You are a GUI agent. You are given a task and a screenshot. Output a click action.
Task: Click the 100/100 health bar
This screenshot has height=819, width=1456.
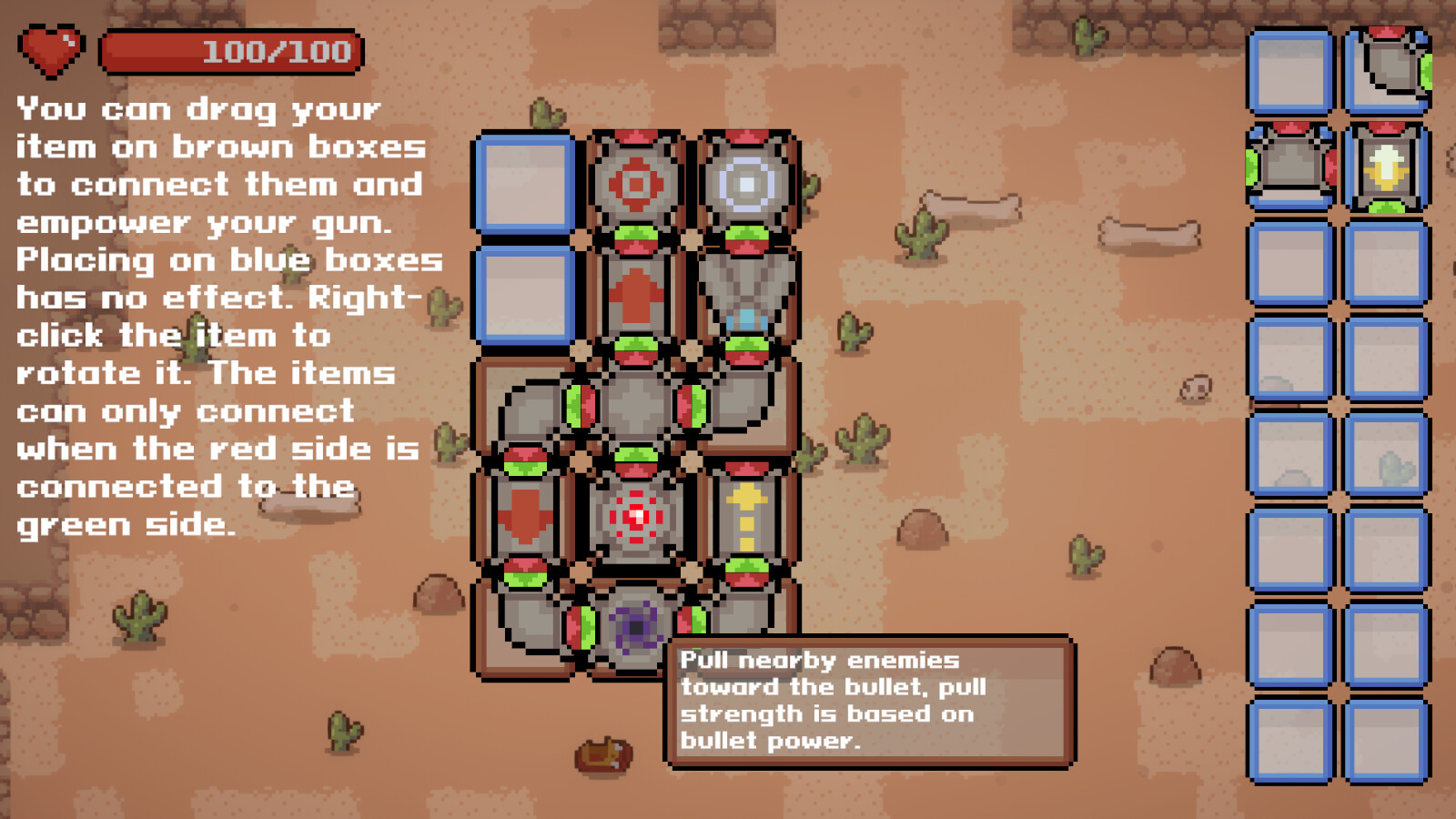pos(232,50)
